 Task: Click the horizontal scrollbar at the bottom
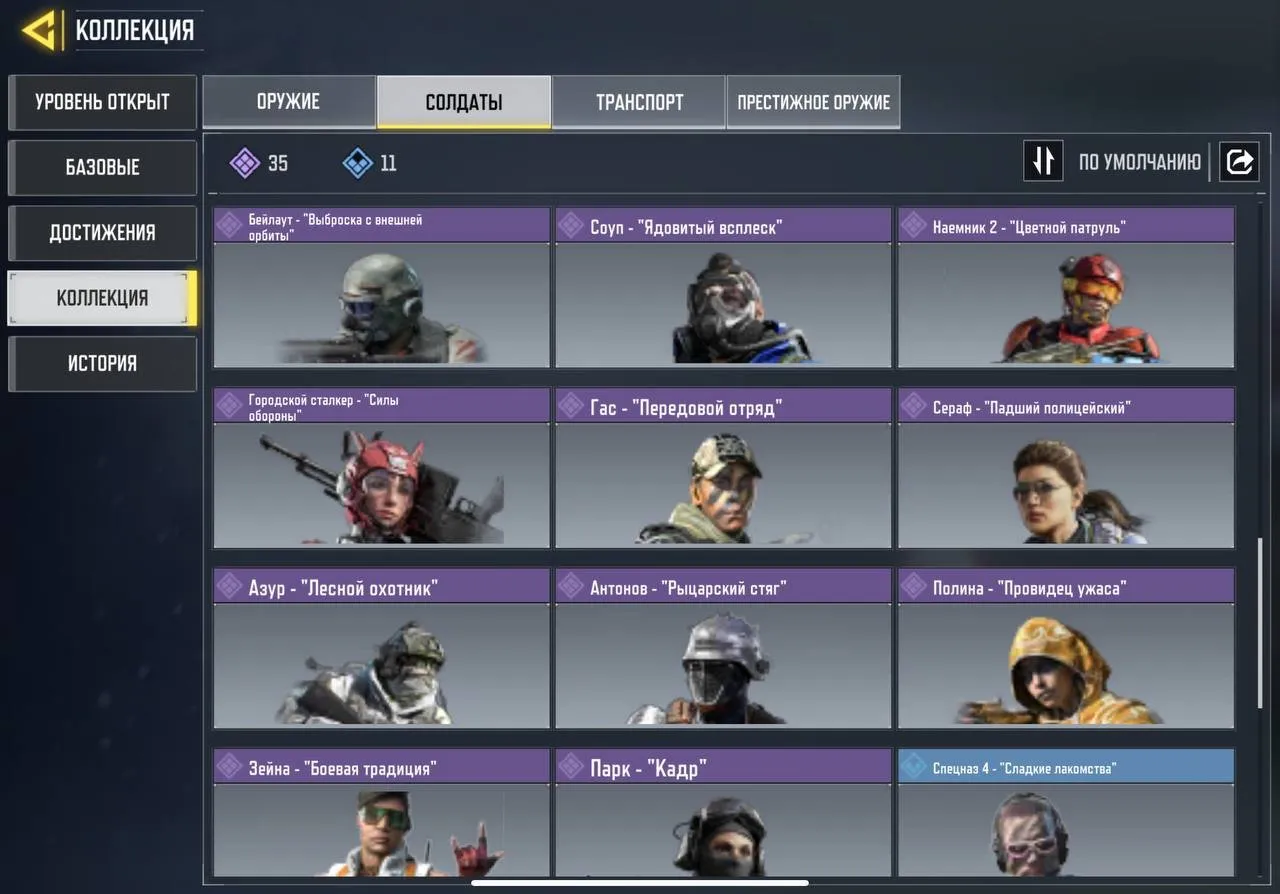640,884
